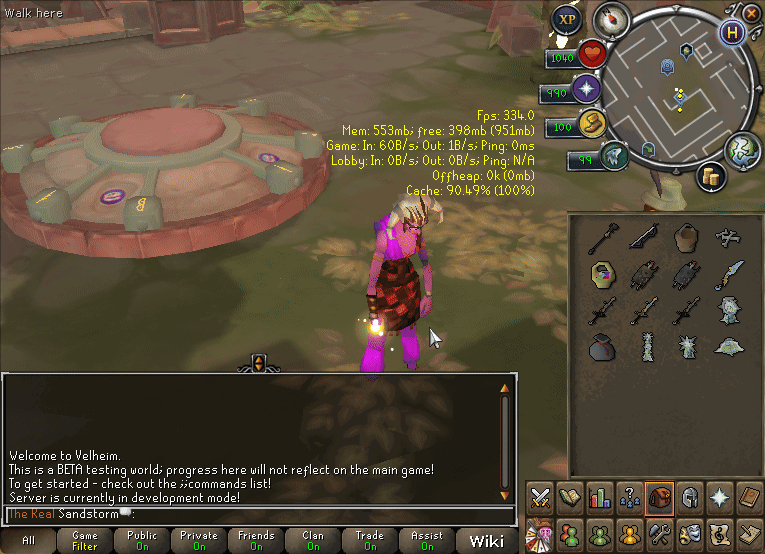Click the purple H home button
Viewport: 765px width, 554px height.
(733, 32)
